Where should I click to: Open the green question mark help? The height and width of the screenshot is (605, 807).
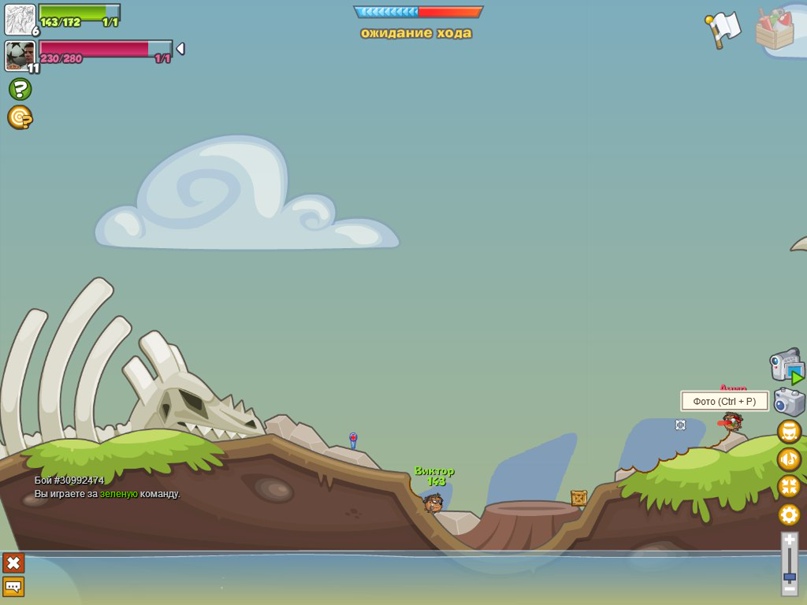[x=19, y=89]
